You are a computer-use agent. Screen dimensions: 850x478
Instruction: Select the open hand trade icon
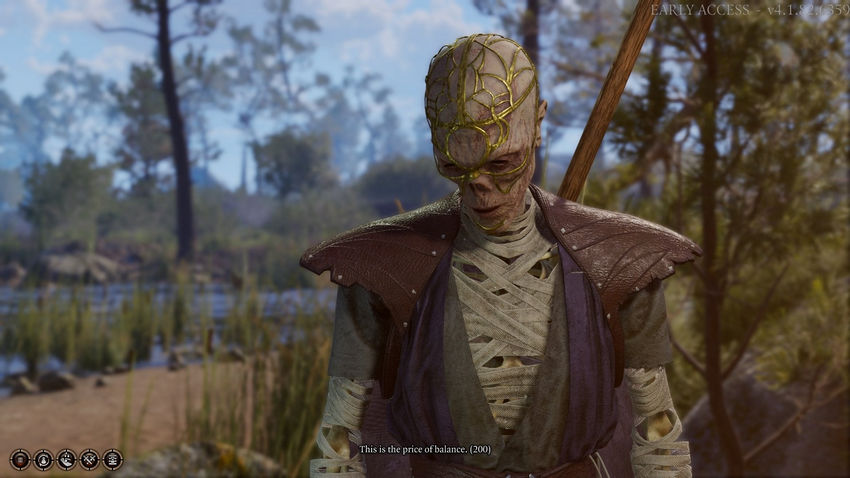pyautogui.click(x=66, y=460)
